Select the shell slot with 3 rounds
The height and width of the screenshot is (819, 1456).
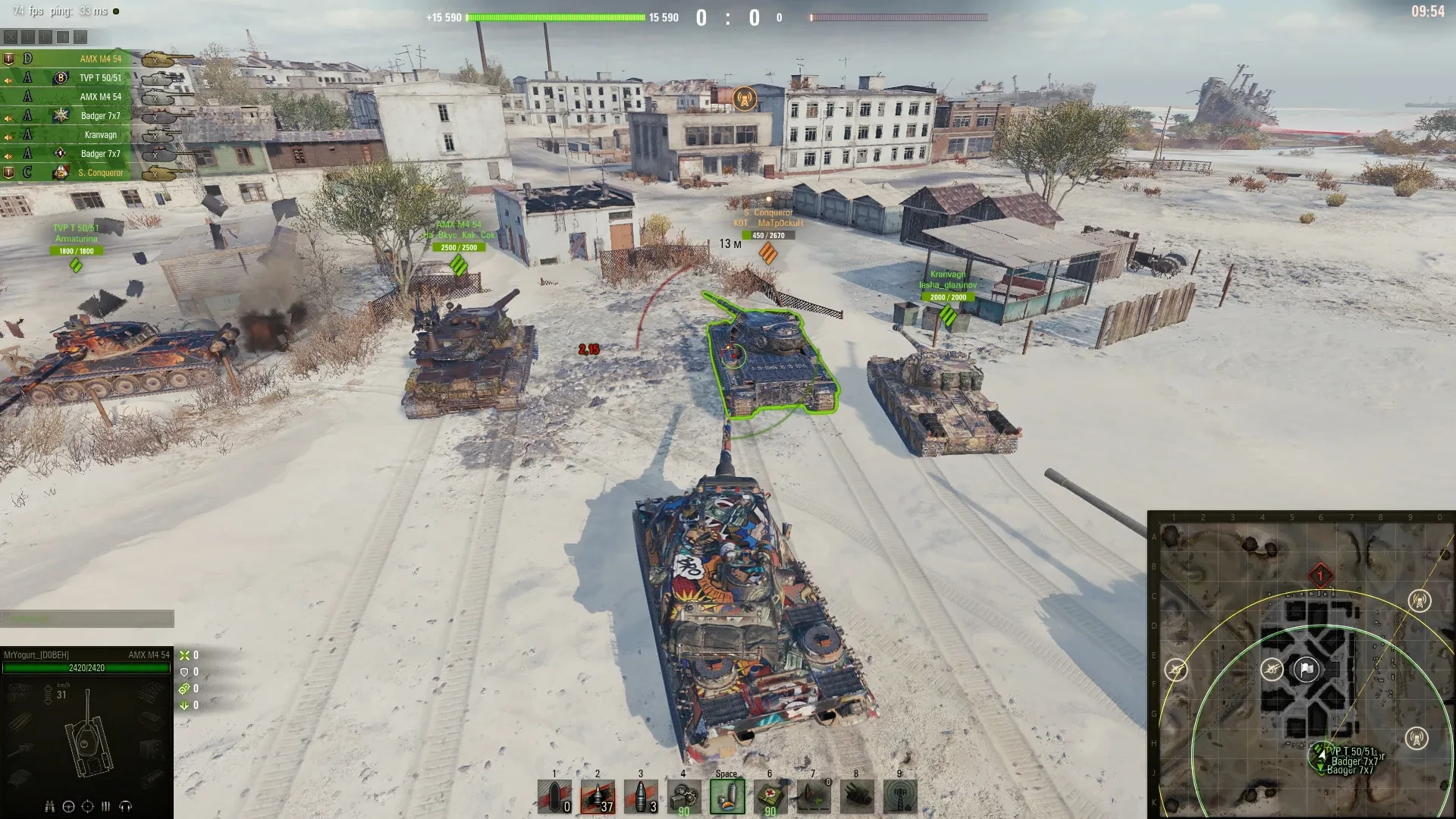641,797
